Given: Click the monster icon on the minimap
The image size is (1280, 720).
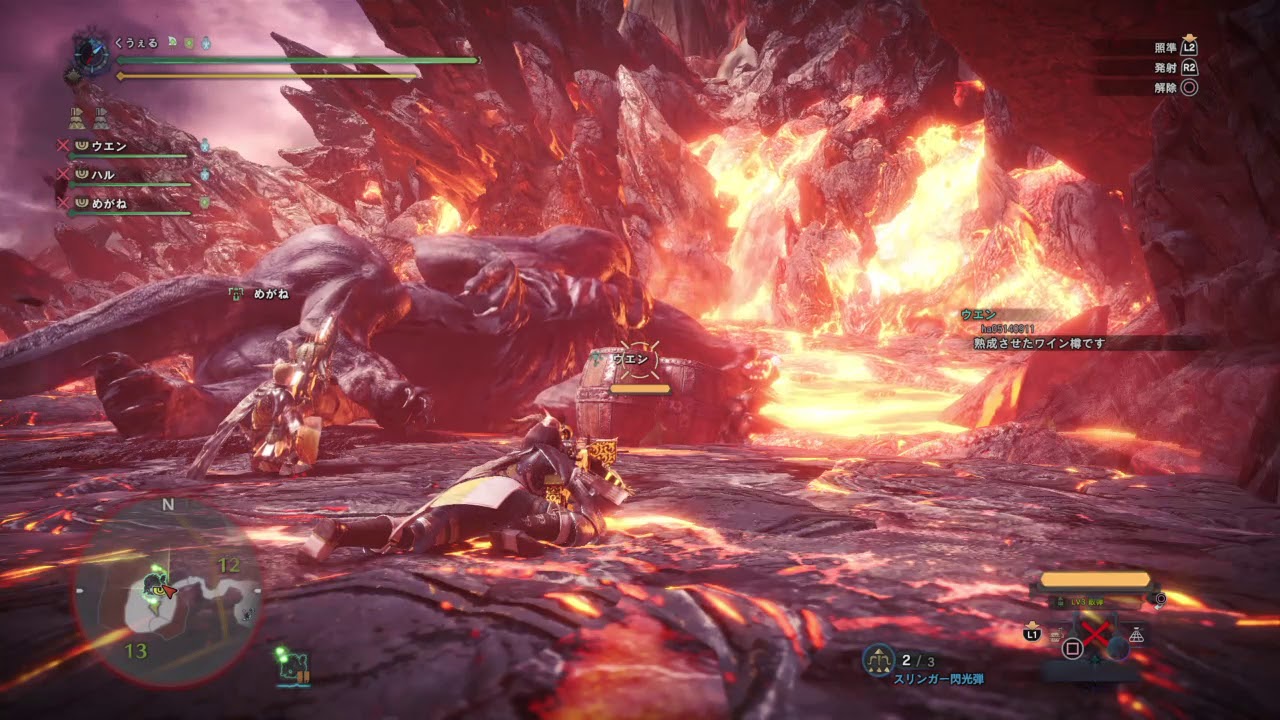Looking at the screenshot, I should pos(154,585).
